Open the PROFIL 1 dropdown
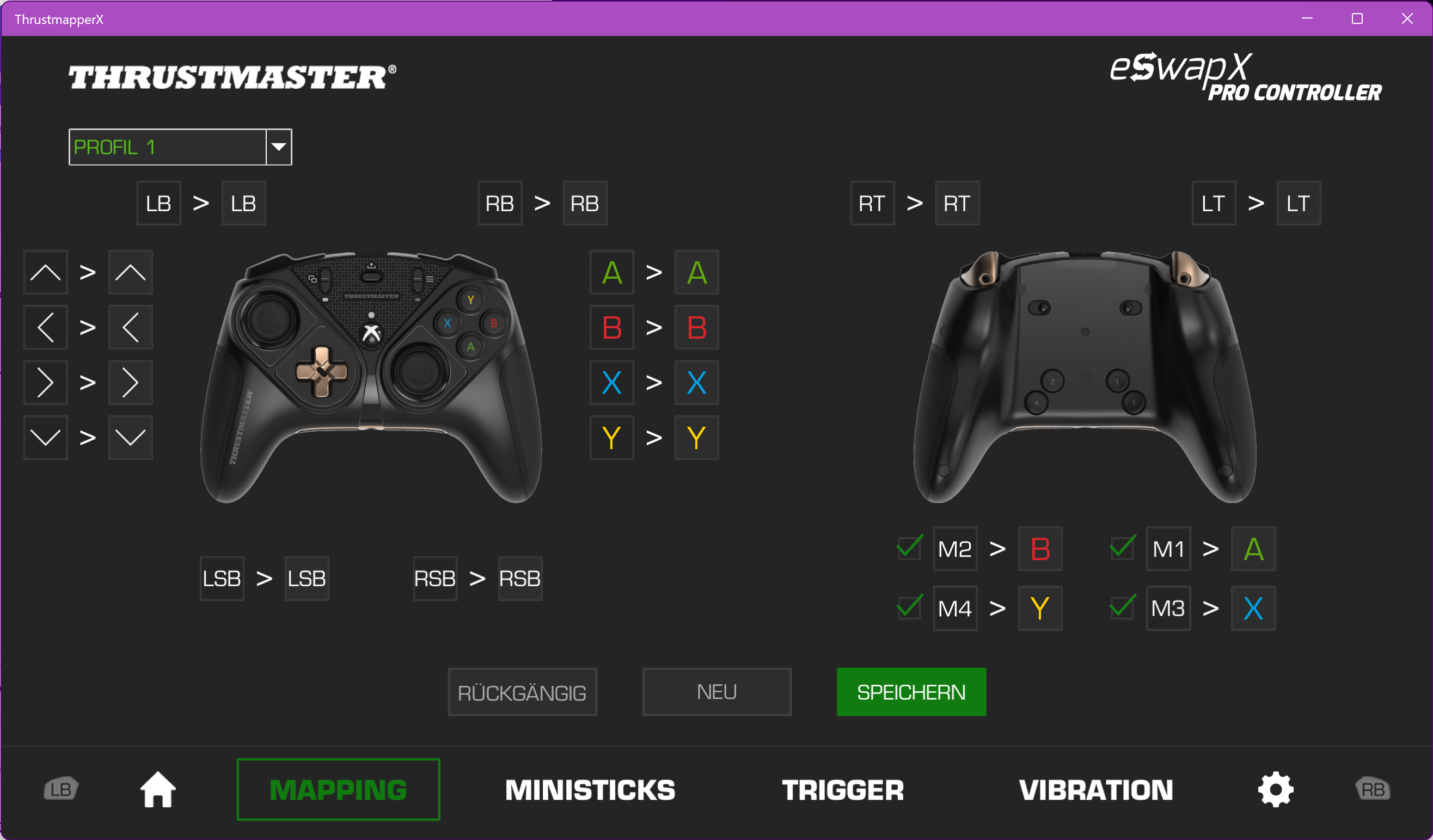The height and width of the screenshot is (840, 1433). pos(278,147)
